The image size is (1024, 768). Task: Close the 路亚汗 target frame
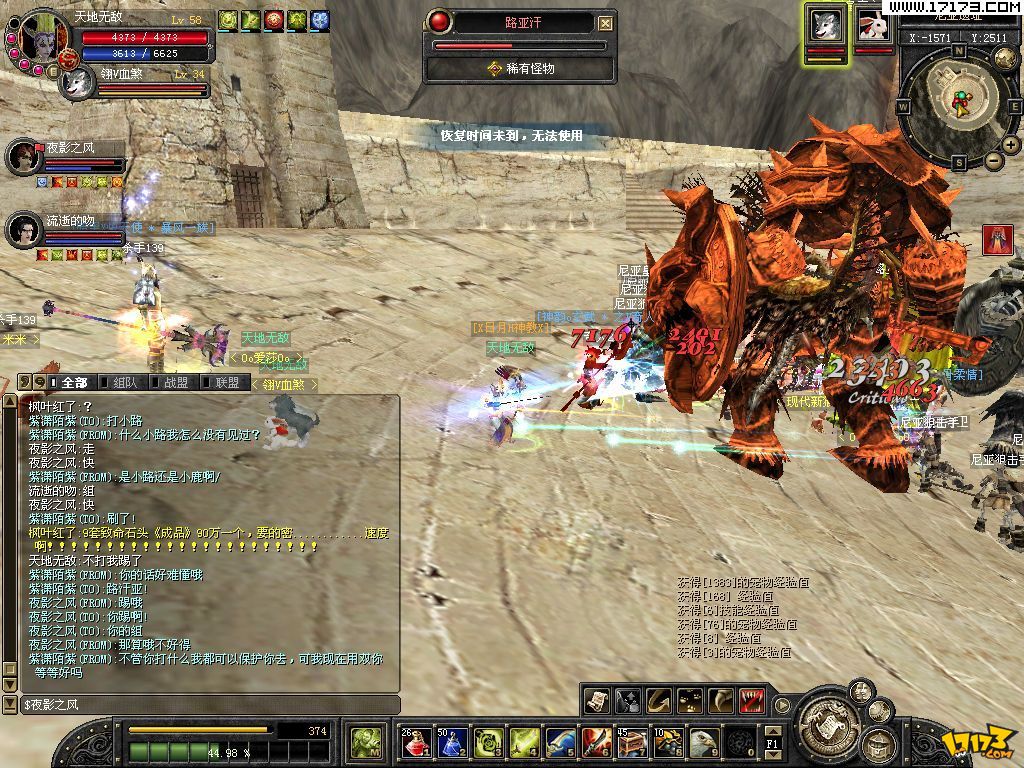[605, 23]
